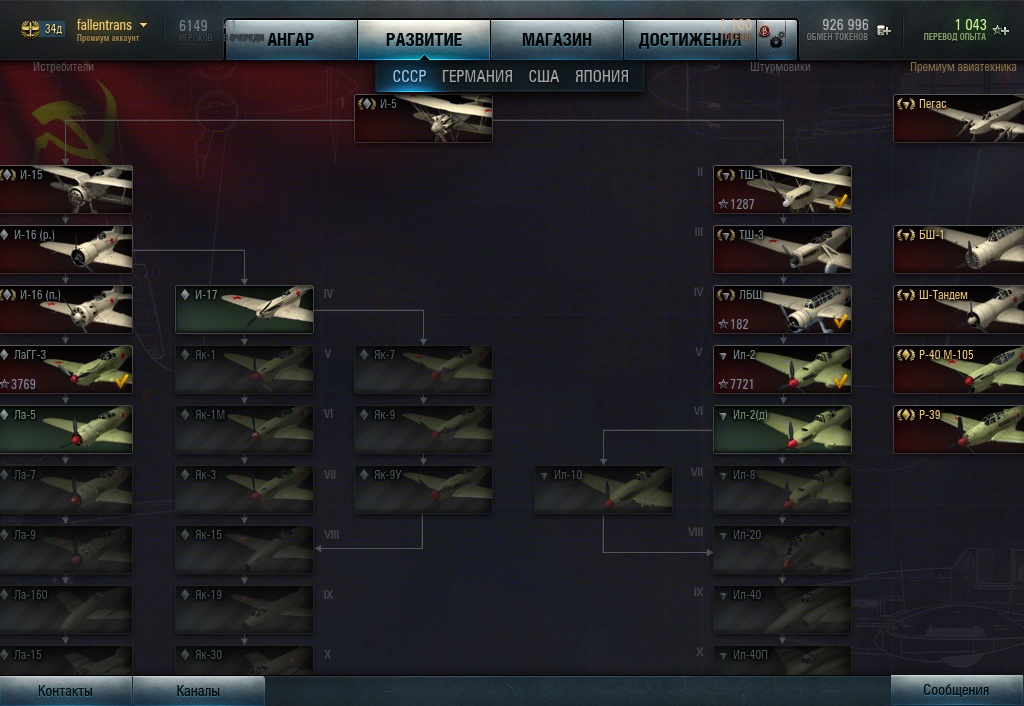The image size is (1024, 706).
Task: Open the Достижения tab
Action: point(689,40)
